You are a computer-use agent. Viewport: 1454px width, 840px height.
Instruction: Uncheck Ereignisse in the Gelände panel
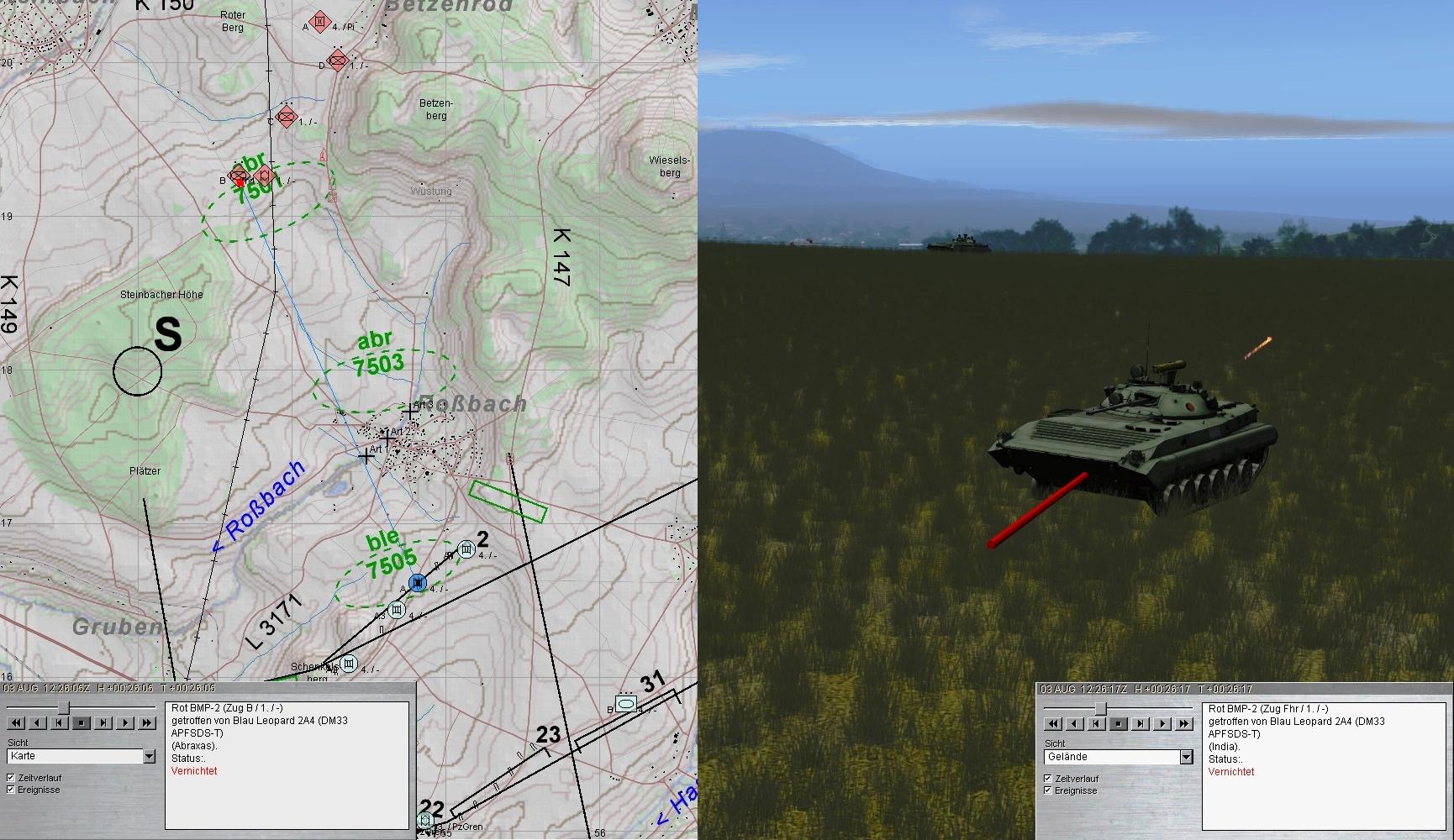tap(1048, 790)
